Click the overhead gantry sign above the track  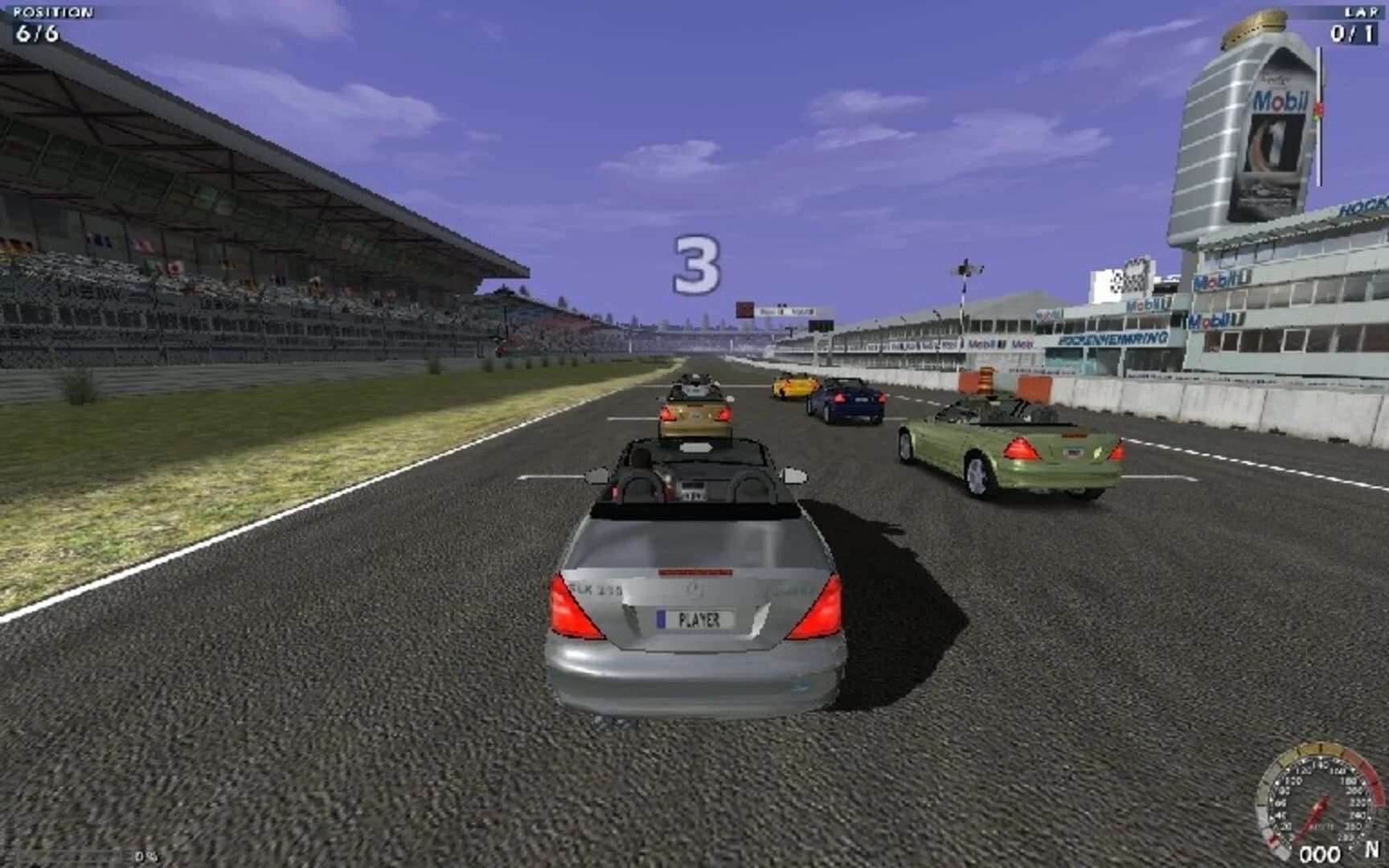tap(776, 309)
